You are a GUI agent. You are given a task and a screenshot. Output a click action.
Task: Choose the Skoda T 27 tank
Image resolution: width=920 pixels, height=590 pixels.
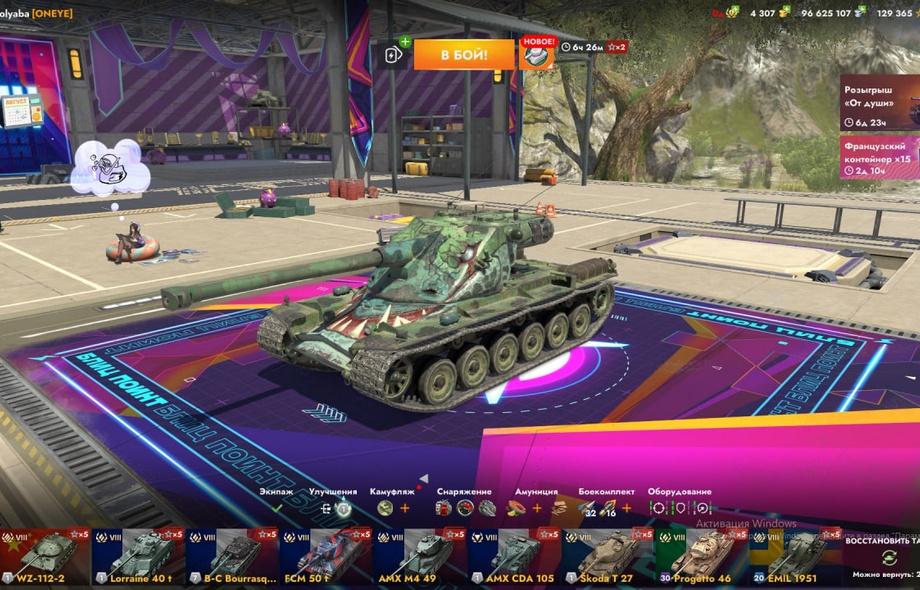tap(607, 557)
